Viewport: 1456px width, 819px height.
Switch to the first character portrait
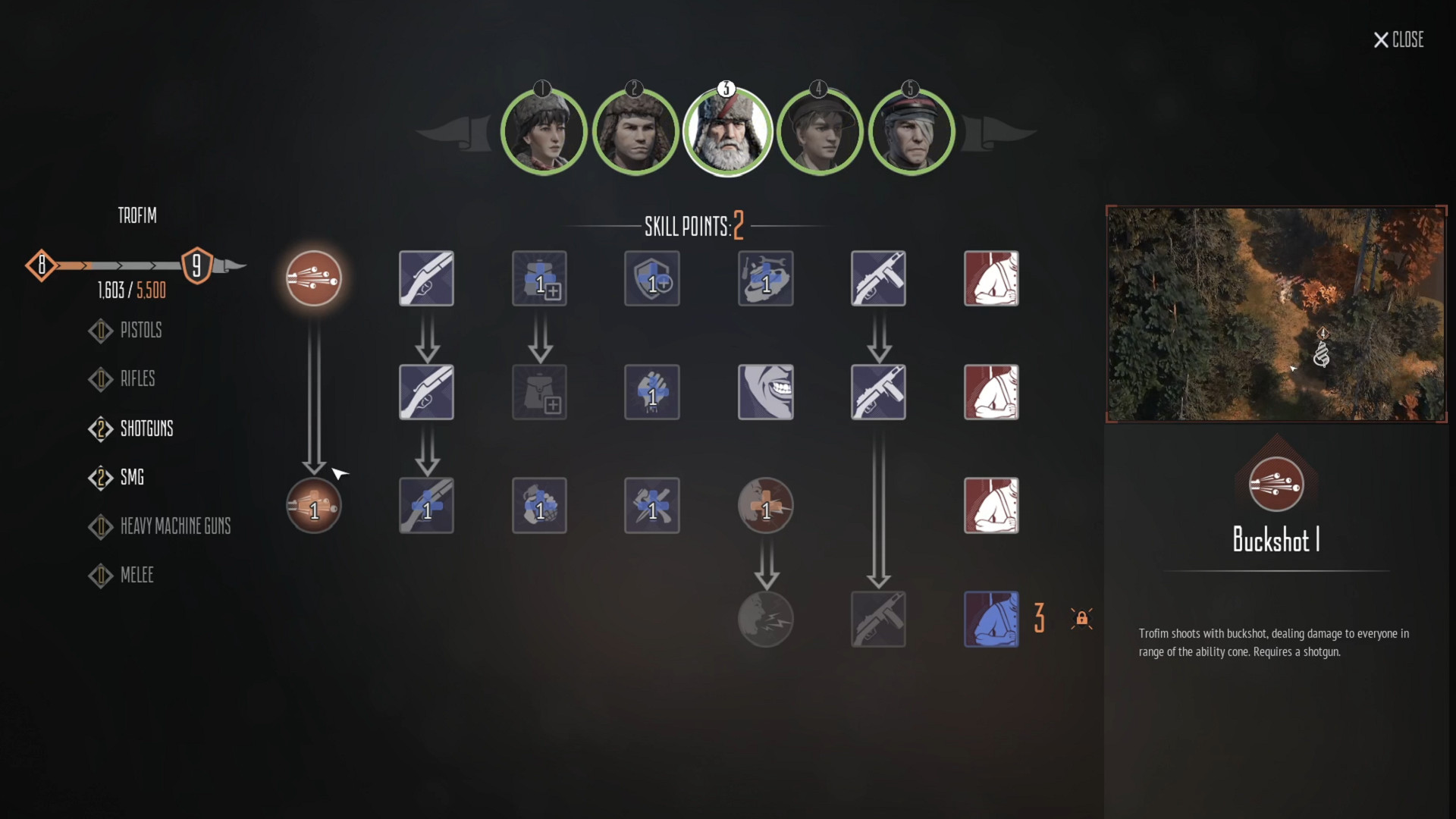[543, 130]
